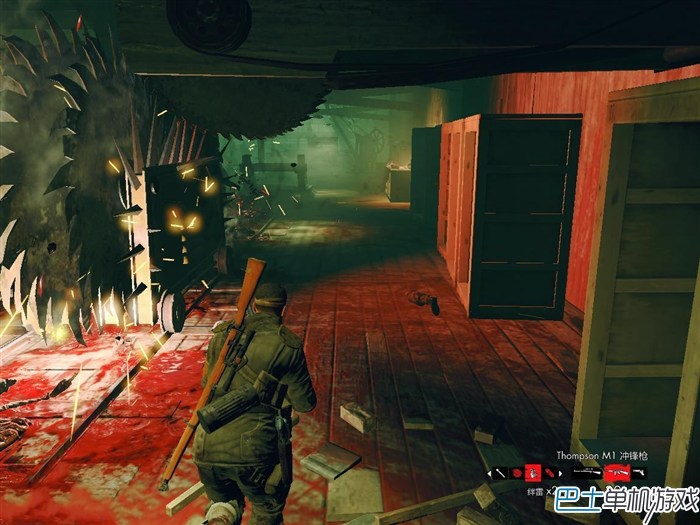This screenshot has width=700, height=525.
Task: Equip the pistol sidearm slot
Action: pos(638,472)
